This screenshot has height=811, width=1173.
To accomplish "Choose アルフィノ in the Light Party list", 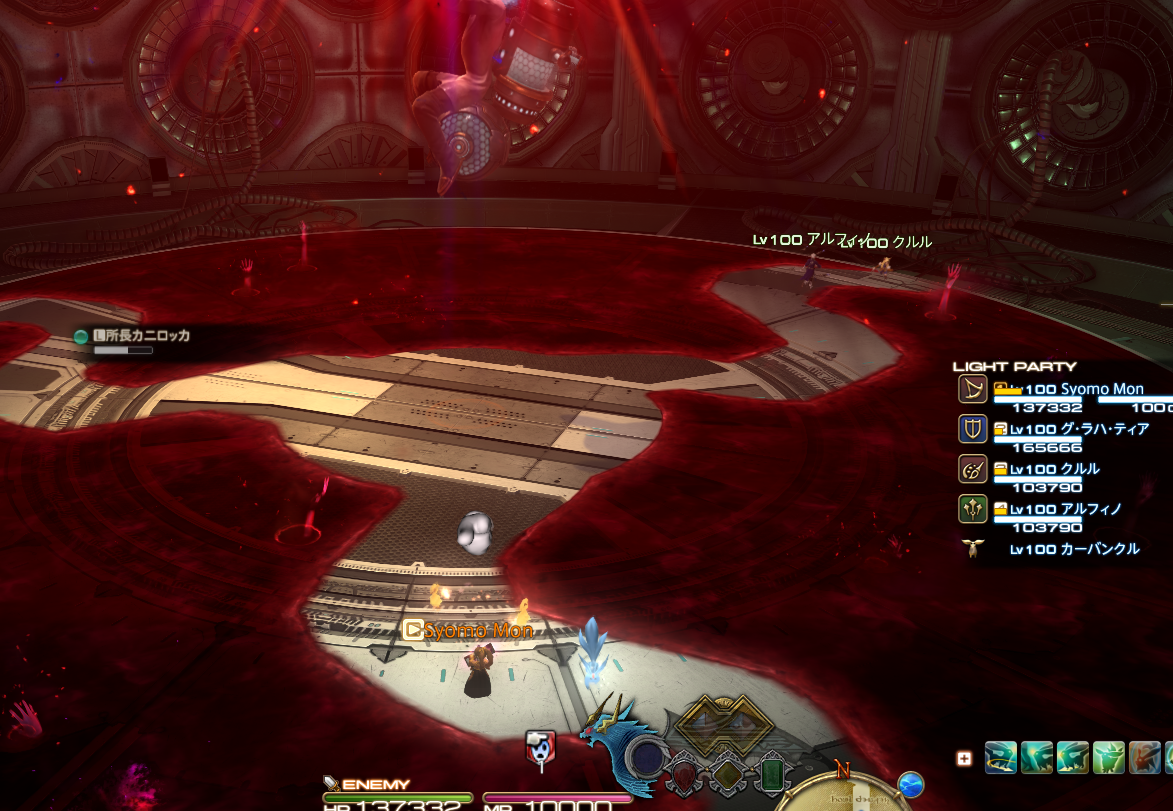I will (1065, 509).
